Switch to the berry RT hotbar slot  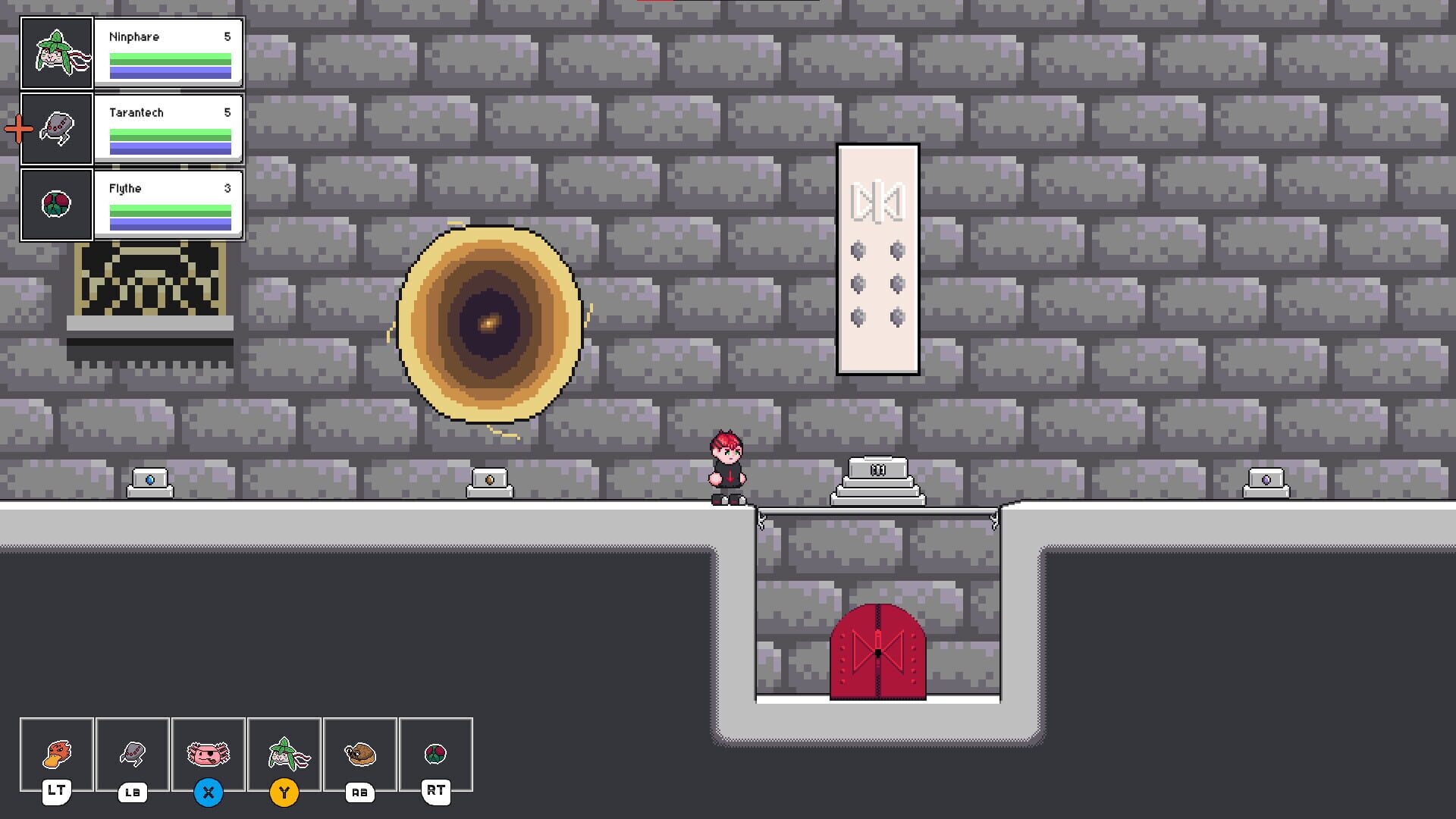(x=436, y=754)
